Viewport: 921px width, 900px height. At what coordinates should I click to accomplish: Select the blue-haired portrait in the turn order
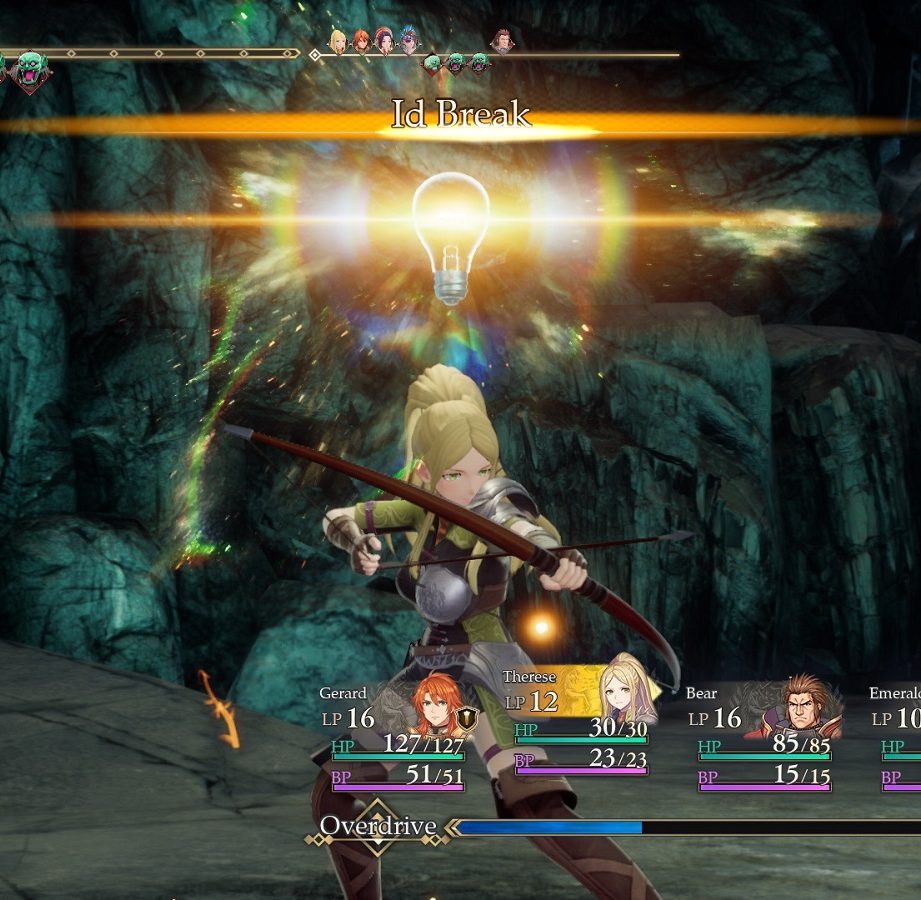pos(409,41)
